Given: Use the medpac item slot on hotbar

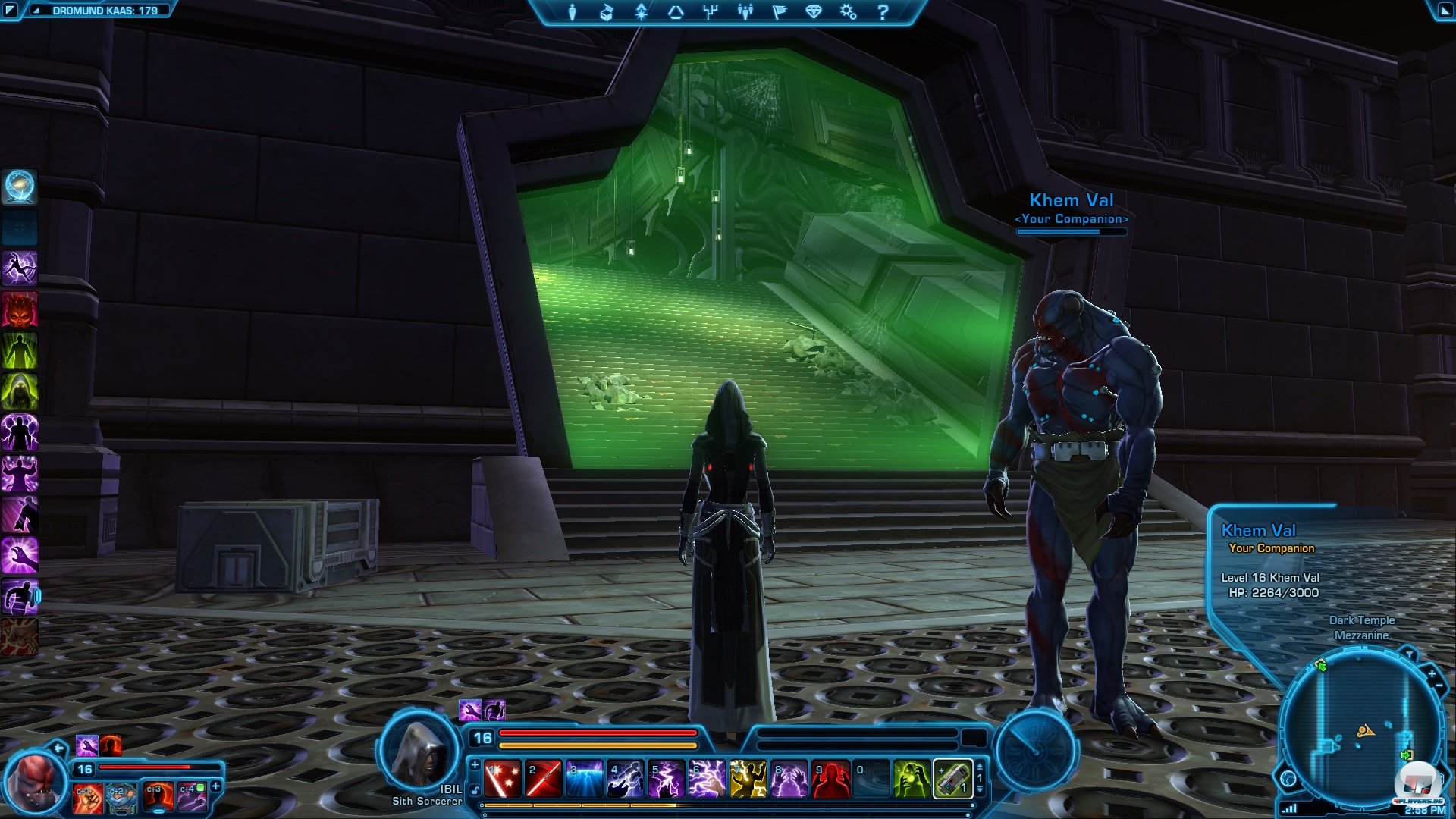Looking at the screenshot, I should coord(952,780).
